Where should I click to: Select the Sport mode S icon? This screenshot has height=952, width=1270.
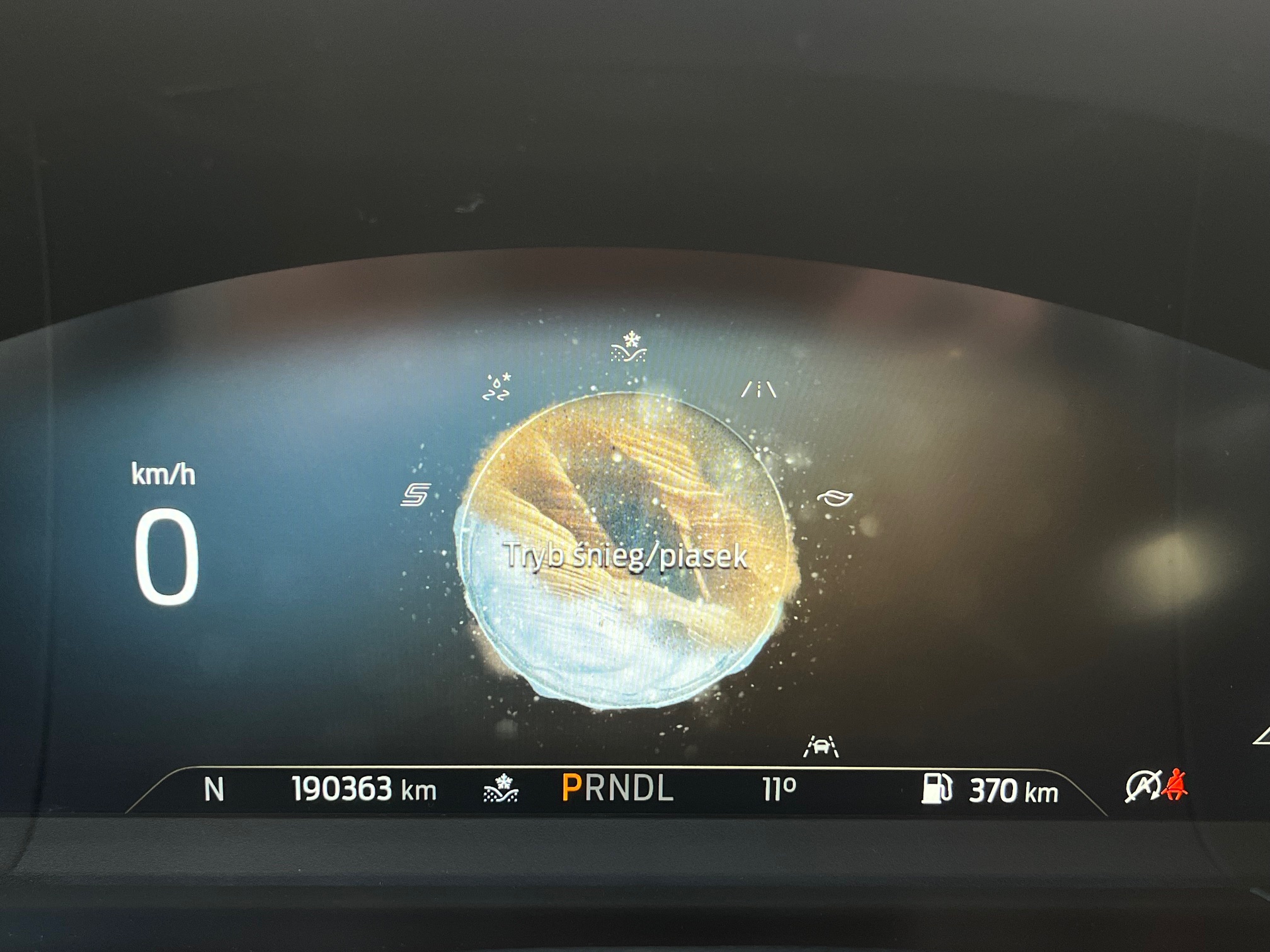[416, 495]
